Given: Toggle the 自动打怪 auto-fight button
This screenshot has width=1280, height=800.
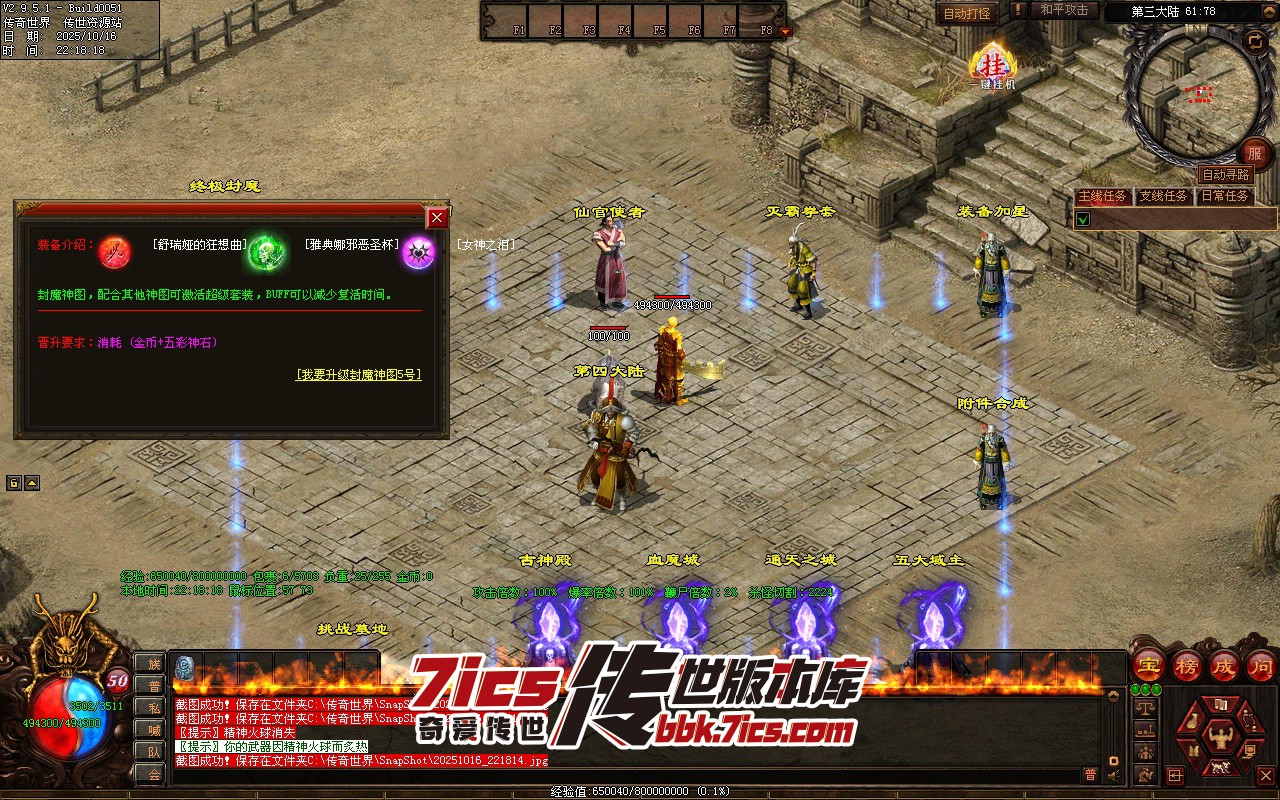Looking at the screenshot, I should (967, 13).
